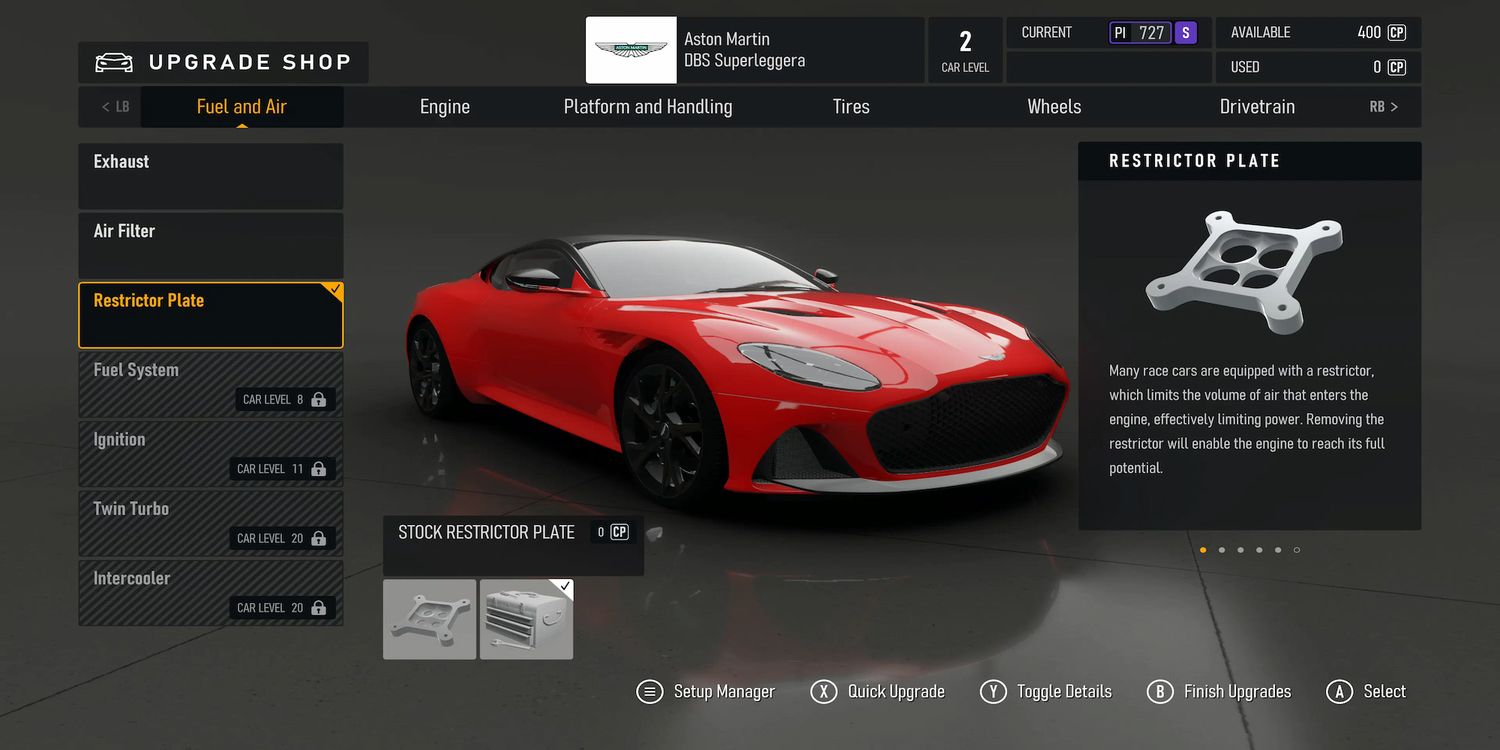Select the Exhaust upgrade entry
1500x750 pixels.
click(x=211, y=176)
